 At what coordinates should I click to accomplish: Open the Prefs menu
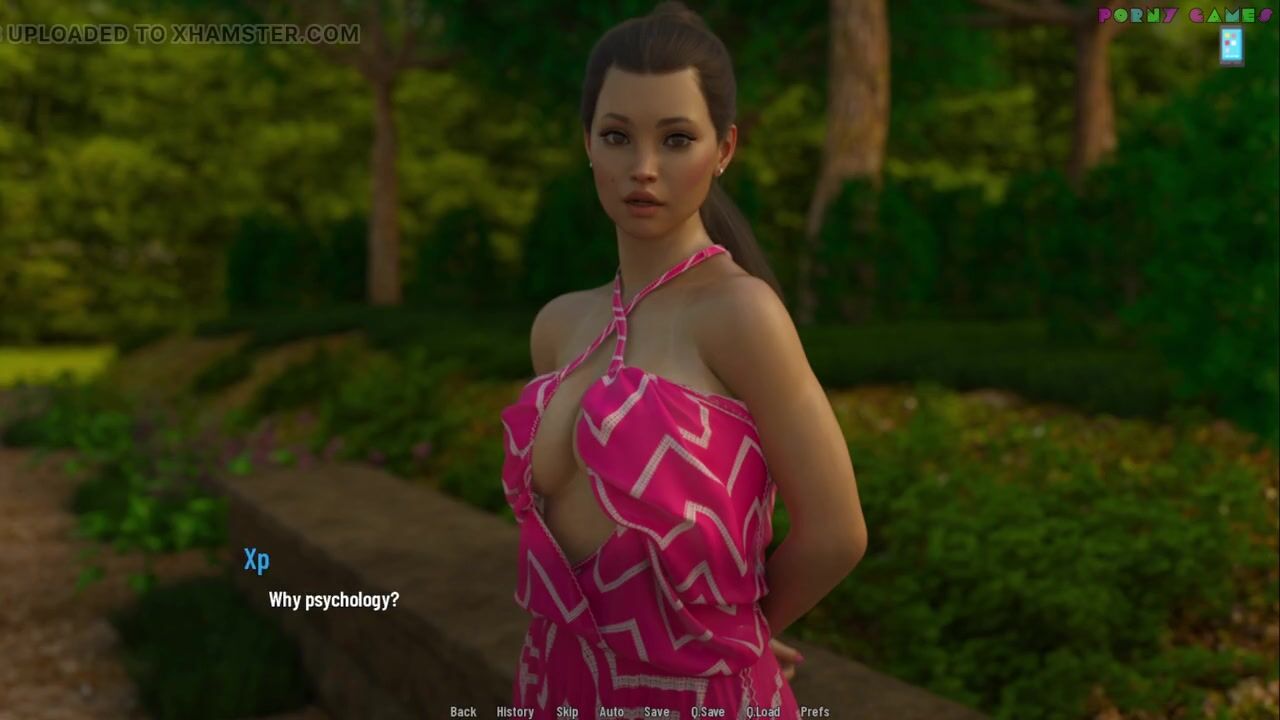(815, 712)
